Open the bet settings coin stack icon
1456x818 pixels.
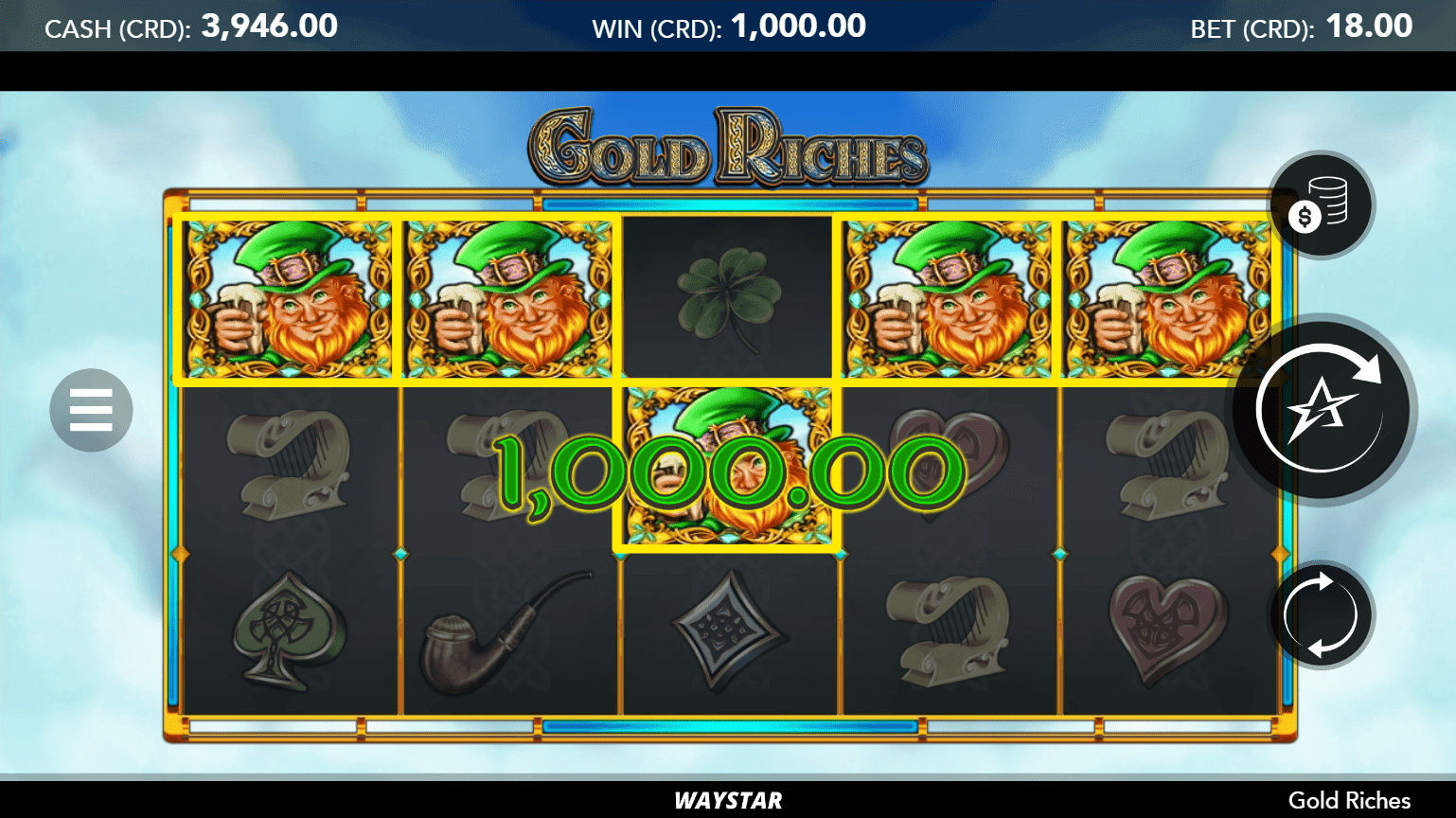(1320, 204)
